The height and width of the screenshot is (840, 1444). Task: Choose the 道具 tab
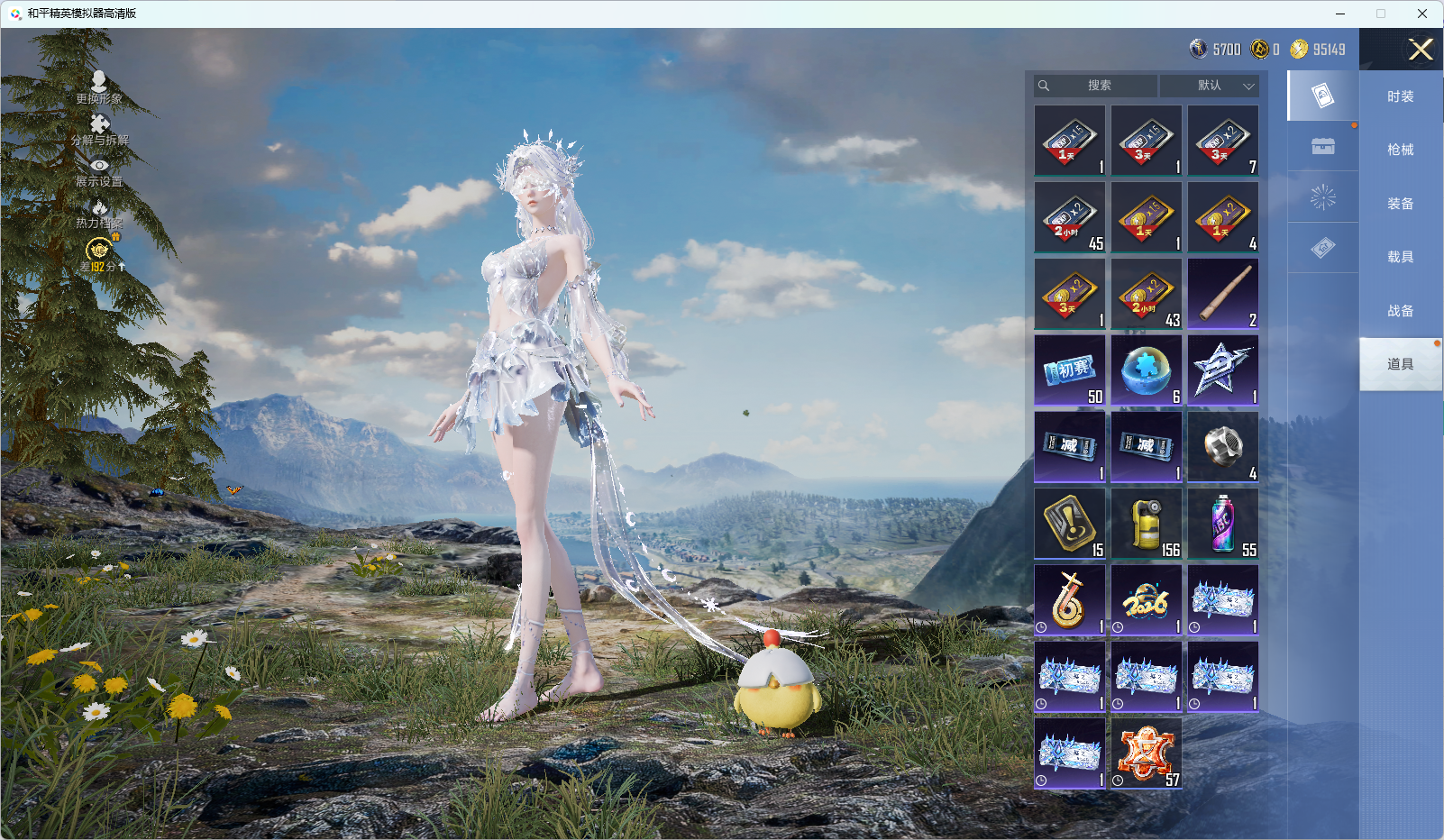coord(1400,364)
